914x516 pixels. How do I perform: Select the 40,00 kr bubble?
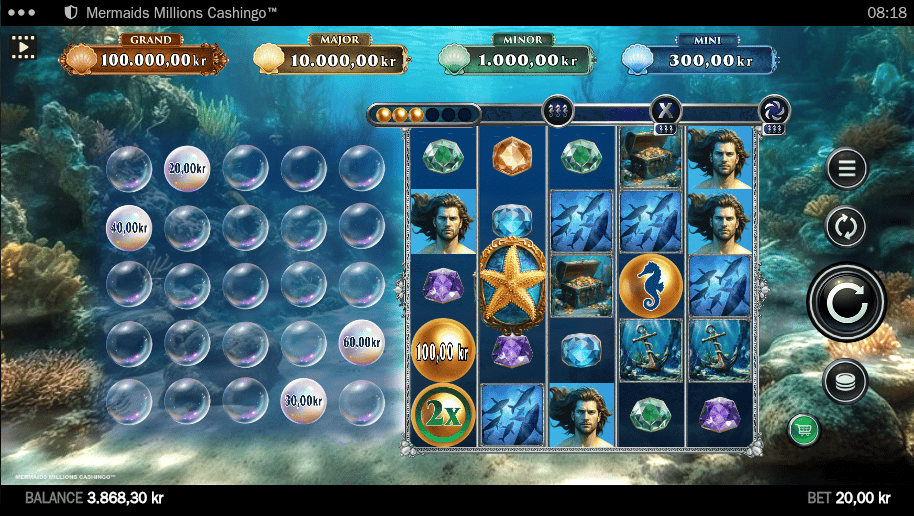point(129,227)
